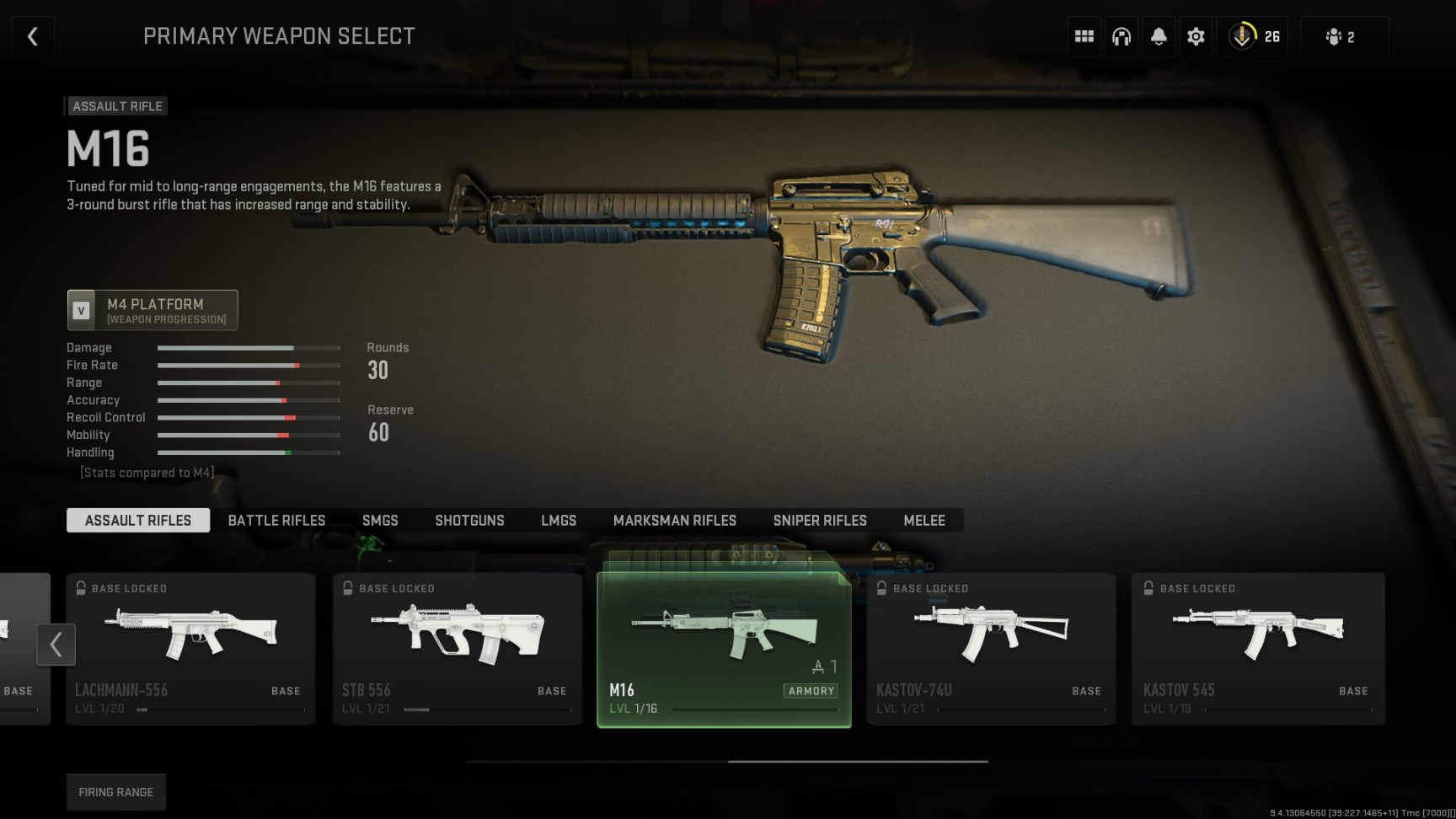
Task: Open the Firing Range
Action: tap(115, 791)
